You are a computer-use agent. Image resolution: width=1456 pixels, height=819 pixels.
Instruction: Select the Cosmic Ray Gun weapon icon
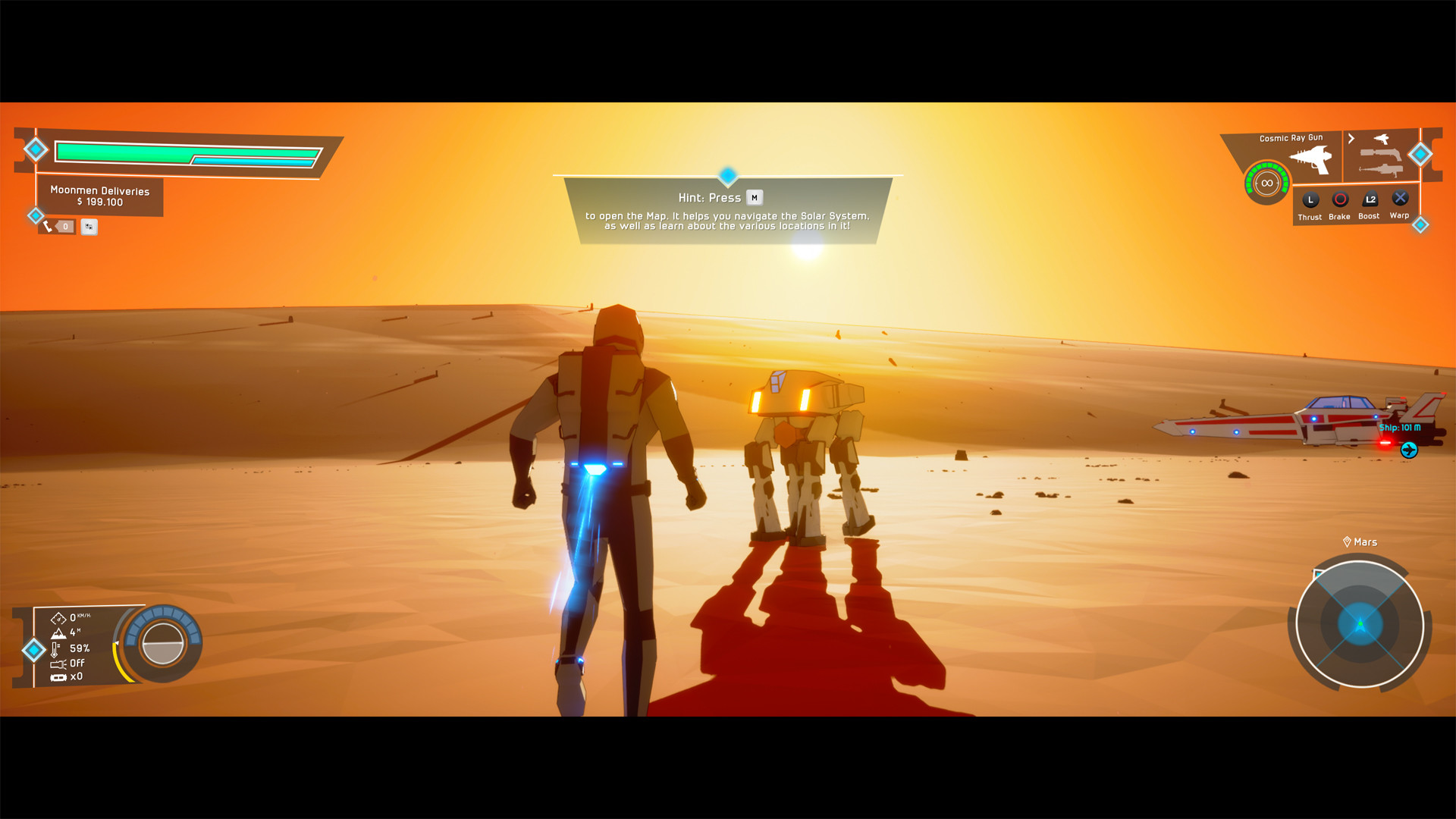pyautogui.click(x=1310, y=157)
